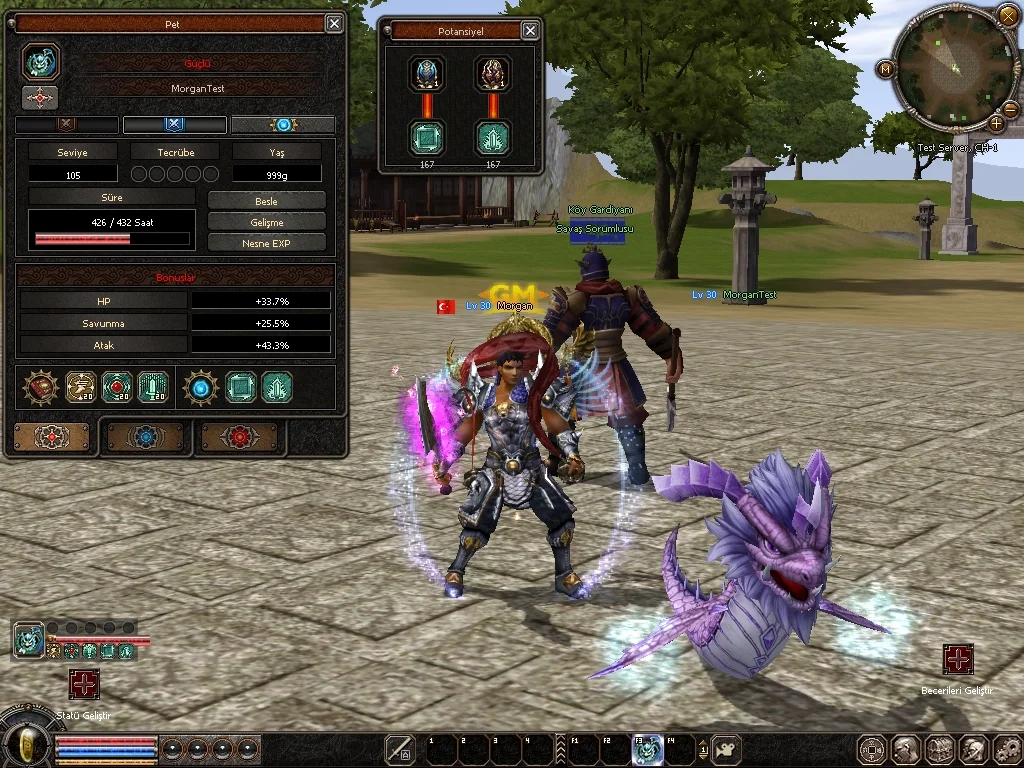The width and height of the screenshot is (1024, 768).
Task: Use the pet seal in F3 slot
Action: coord(647,749)
